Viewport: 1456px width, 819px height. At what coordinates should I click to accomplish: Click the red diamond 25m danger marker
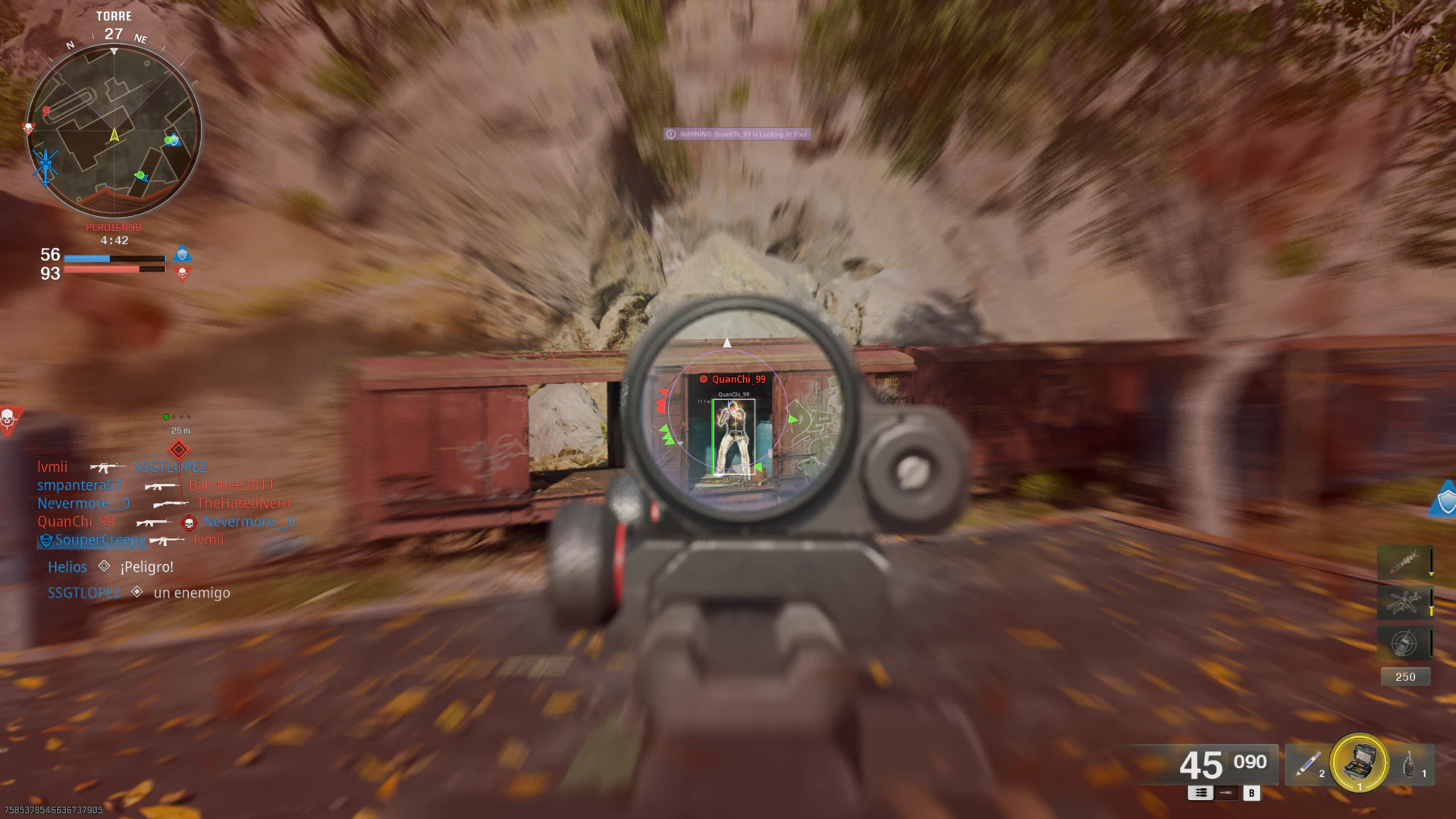pos(179,450)
